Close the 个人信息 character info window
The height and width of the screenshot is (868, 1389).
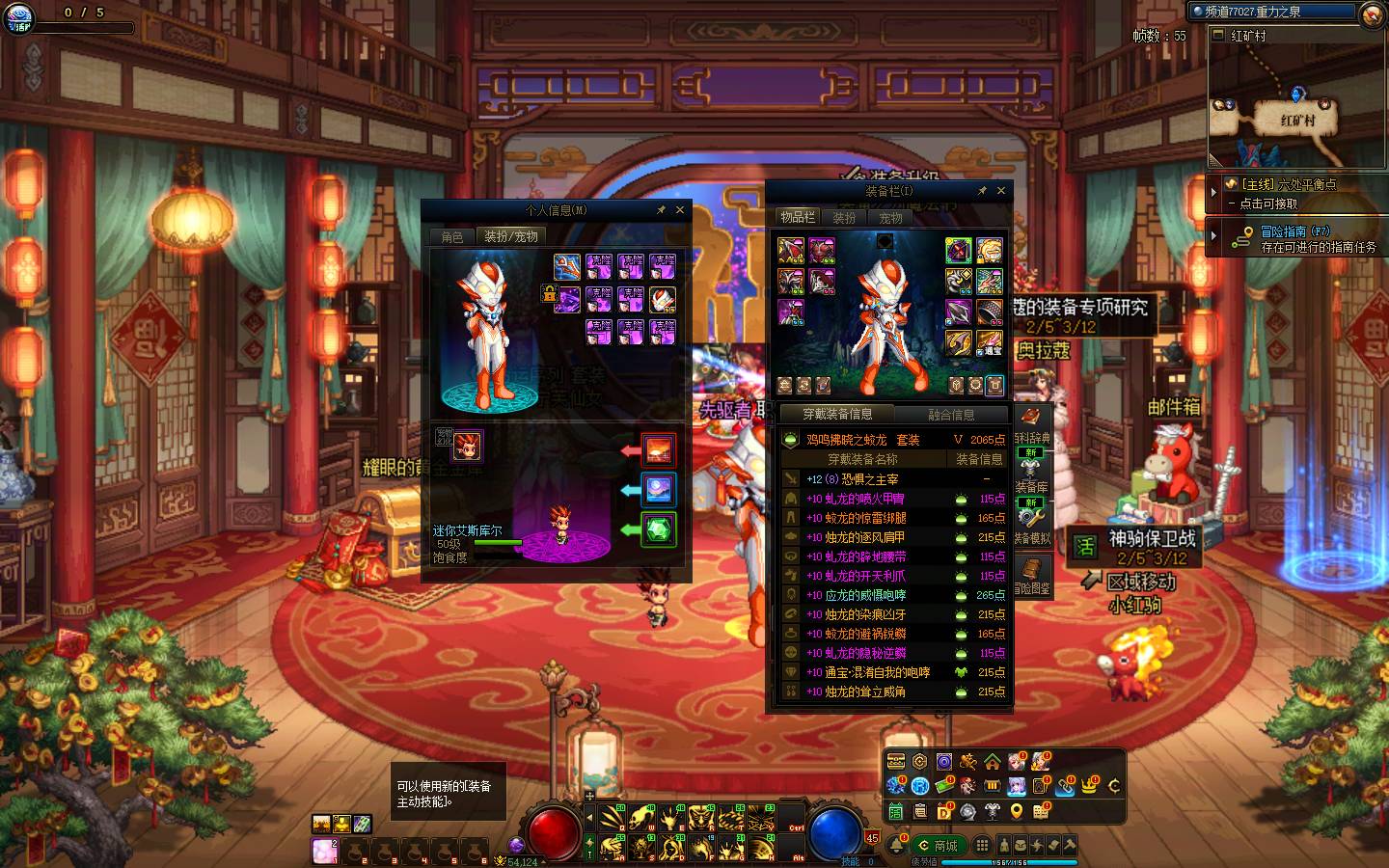[680, 209]
